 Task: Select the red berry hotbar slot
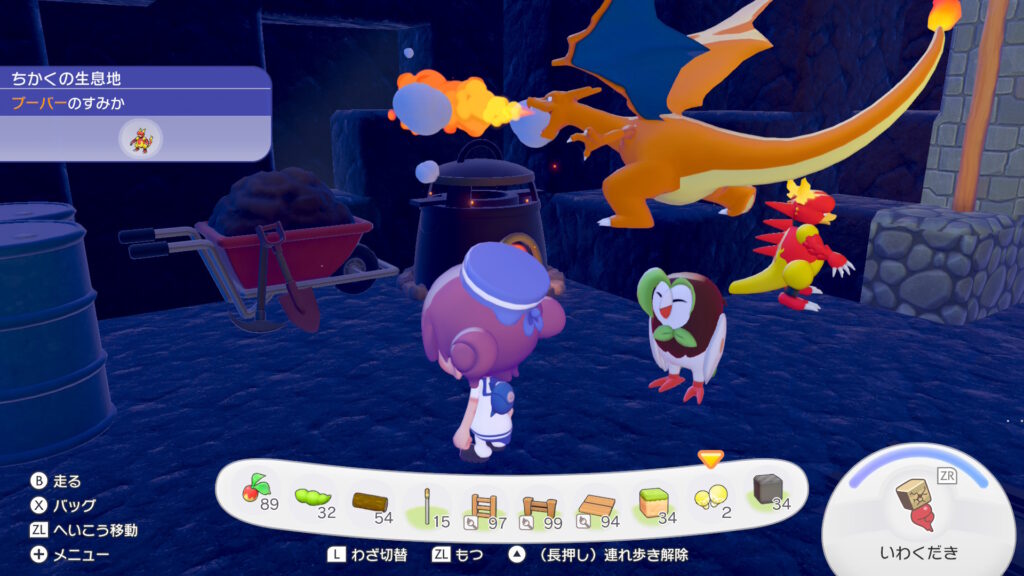click(257, 492)
